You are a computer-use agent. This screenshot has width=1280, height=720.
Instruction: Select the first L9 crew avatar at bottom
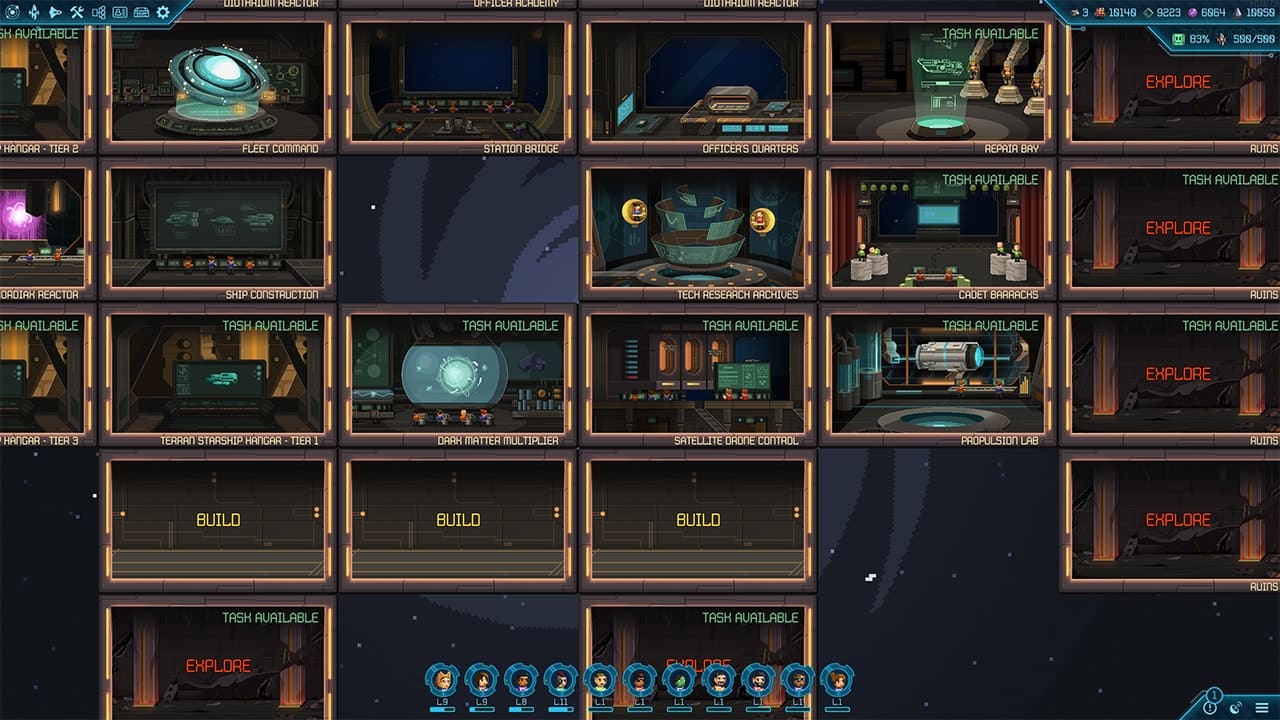[440, 683]
